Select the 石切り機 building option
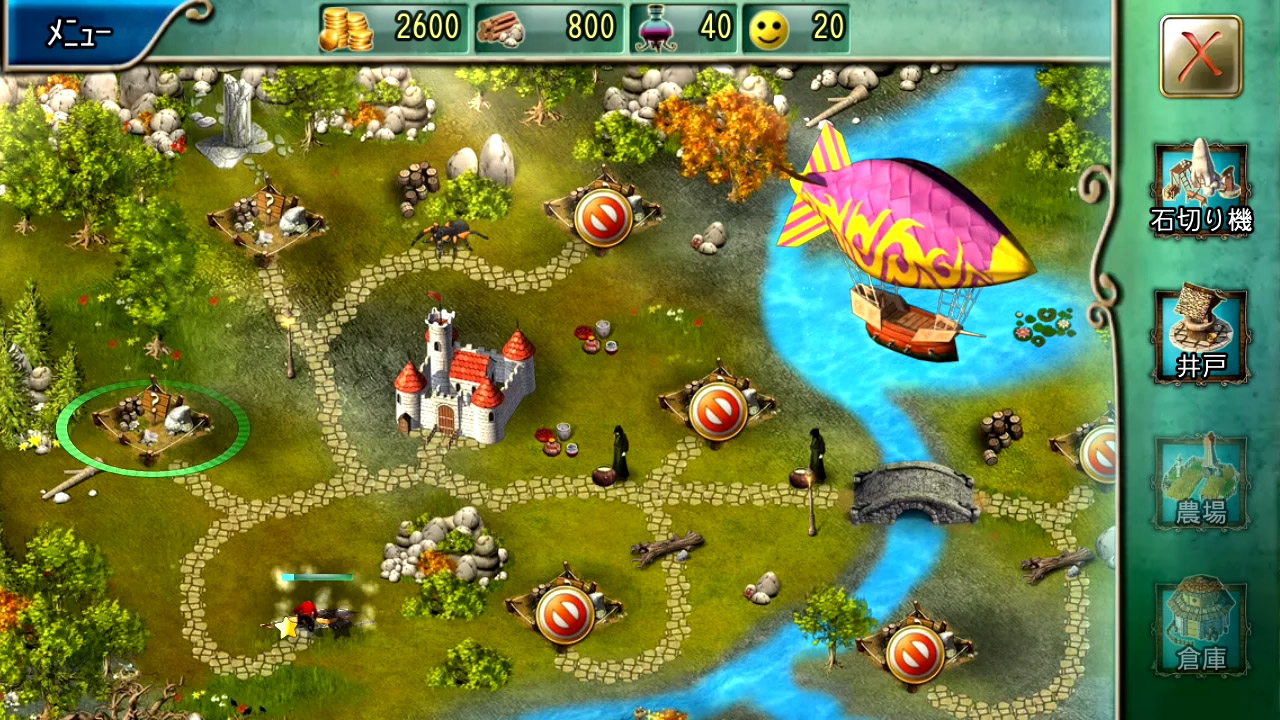Screen dimensions: 1280x720 1200,189
